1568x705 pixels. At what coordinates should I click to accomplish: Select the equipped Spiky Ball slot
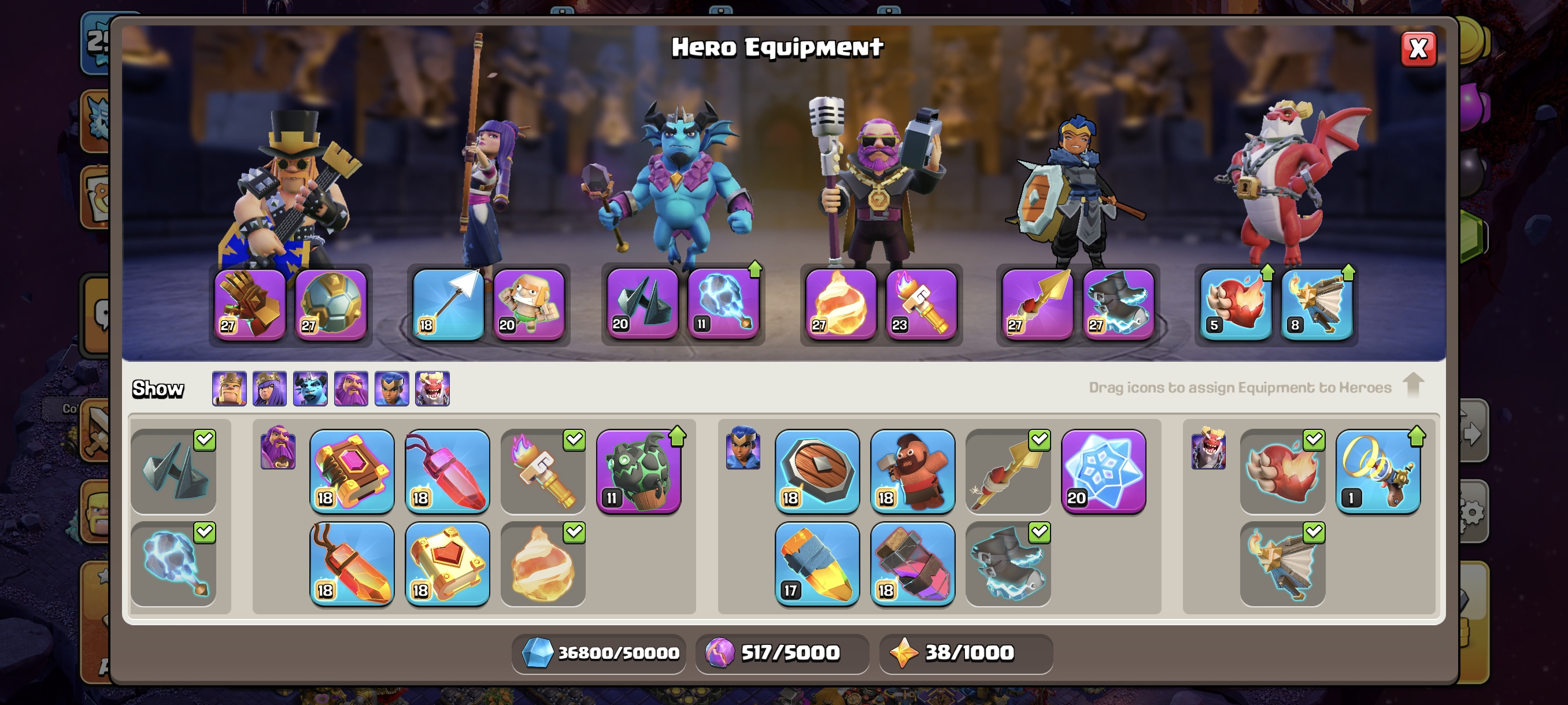331,304
